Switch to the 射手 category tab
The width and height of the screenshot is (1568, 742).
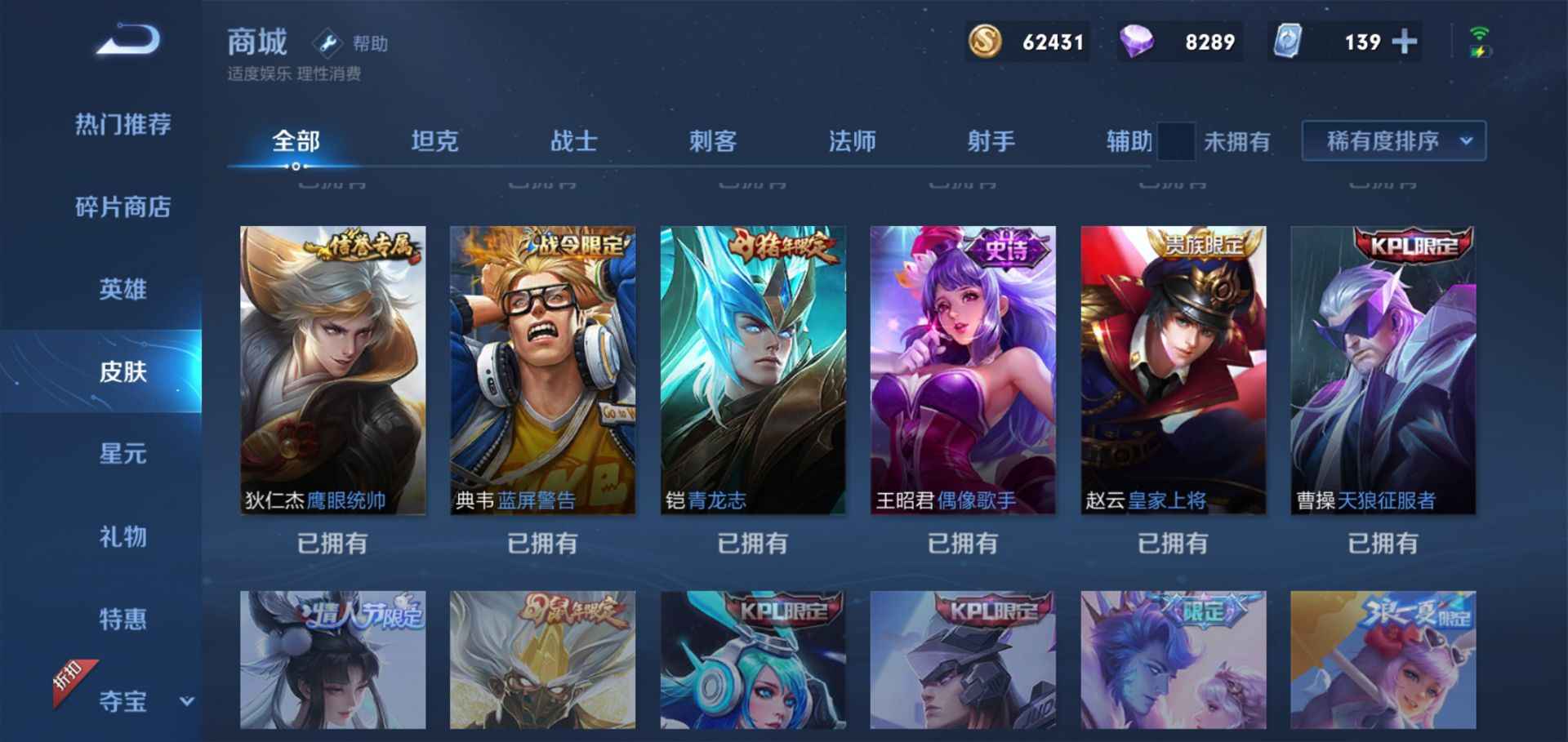(x=991, y=140)
